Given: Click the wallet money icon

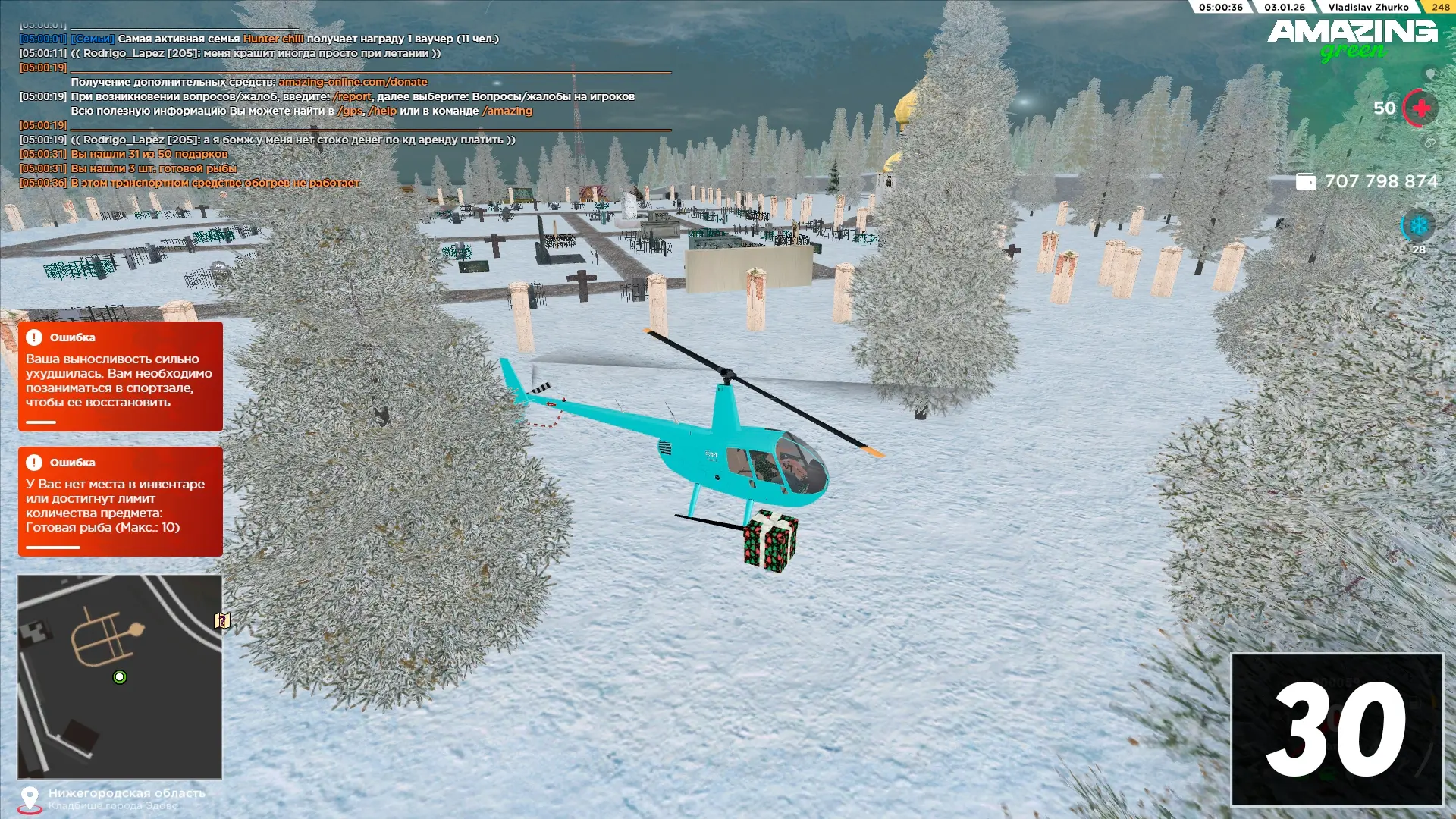Looking at the screenshot, I should coord(1306,182).
